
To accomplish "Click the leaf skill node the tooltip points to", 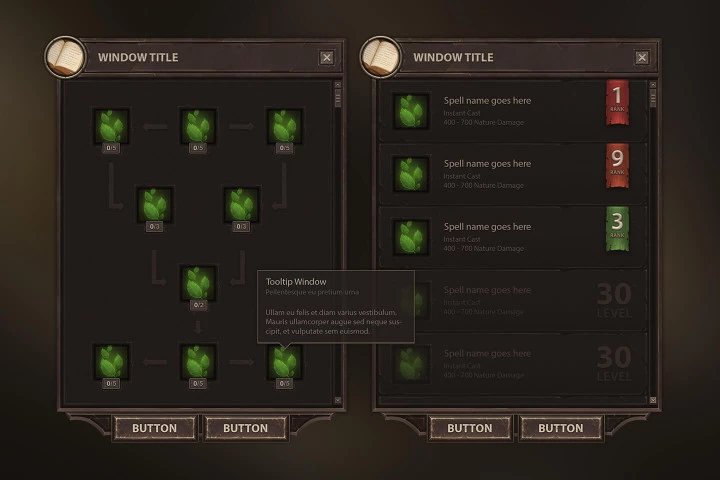I will 284,361.
